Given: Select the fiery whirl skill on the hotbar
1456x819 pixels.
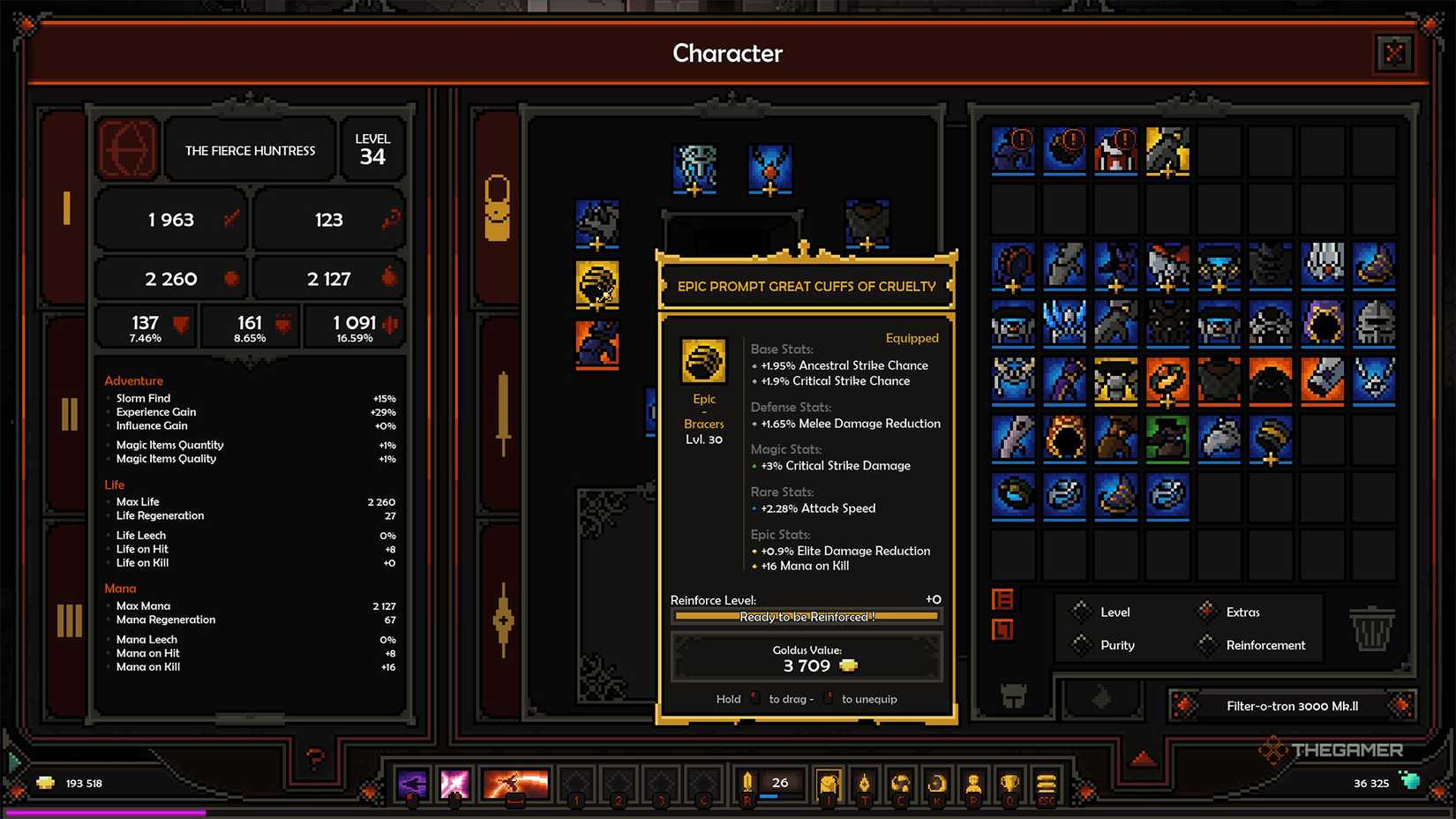Looking at the screenshot, I should click(516, 784).
